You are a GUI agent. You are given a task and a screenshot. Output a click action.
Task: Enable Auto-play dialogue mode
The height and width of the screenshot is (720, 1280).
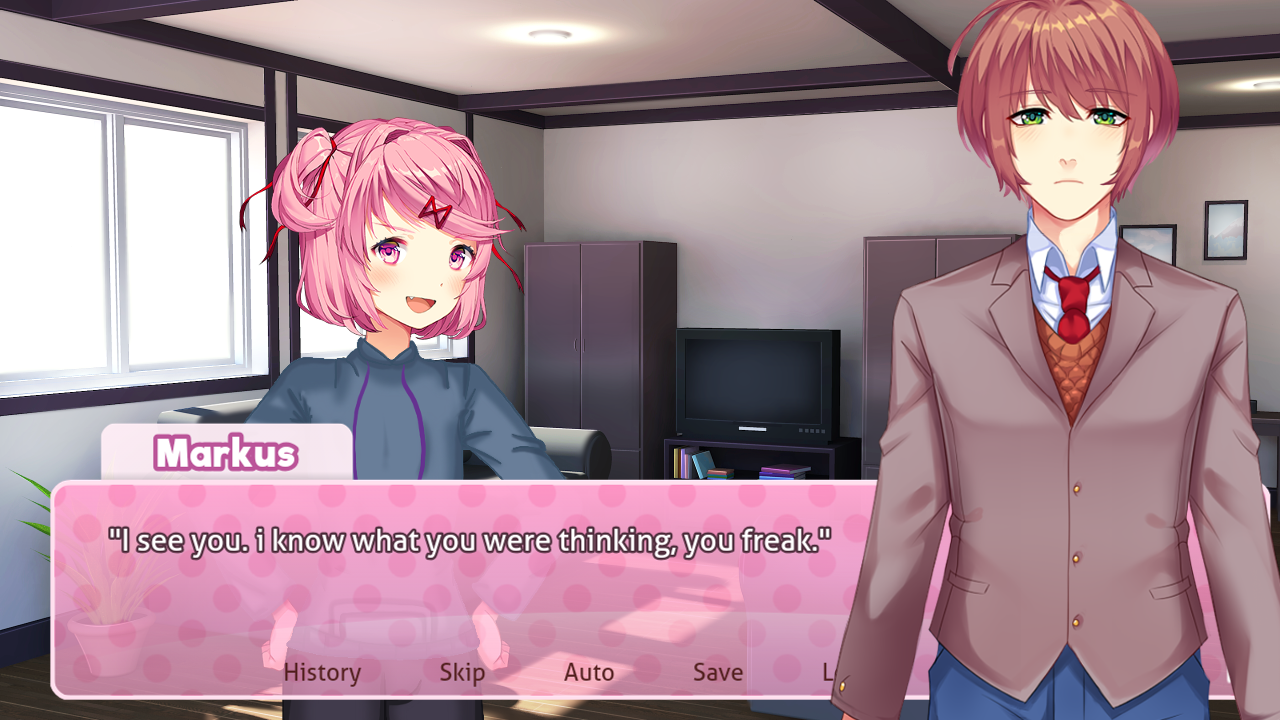(x=590, y=673)
